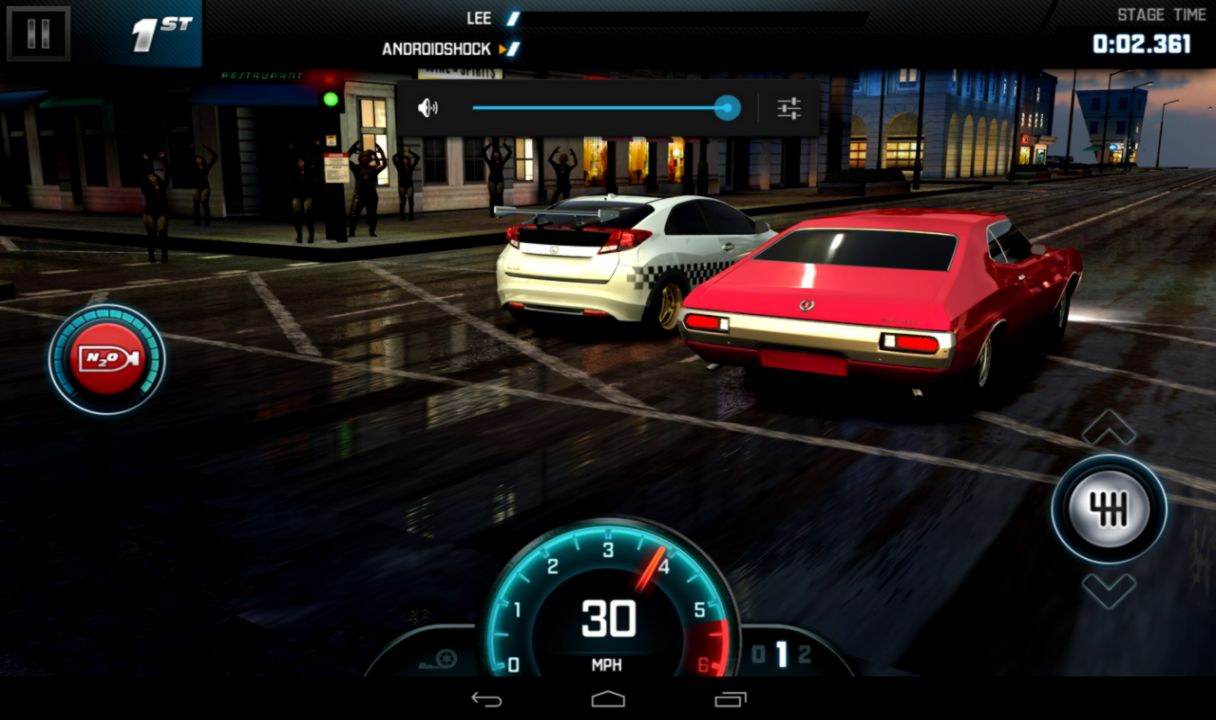This screenshot has height=720, width=1216.
Task: Open the sound settings equalizer icon
Action: click(x=789, y=108)
